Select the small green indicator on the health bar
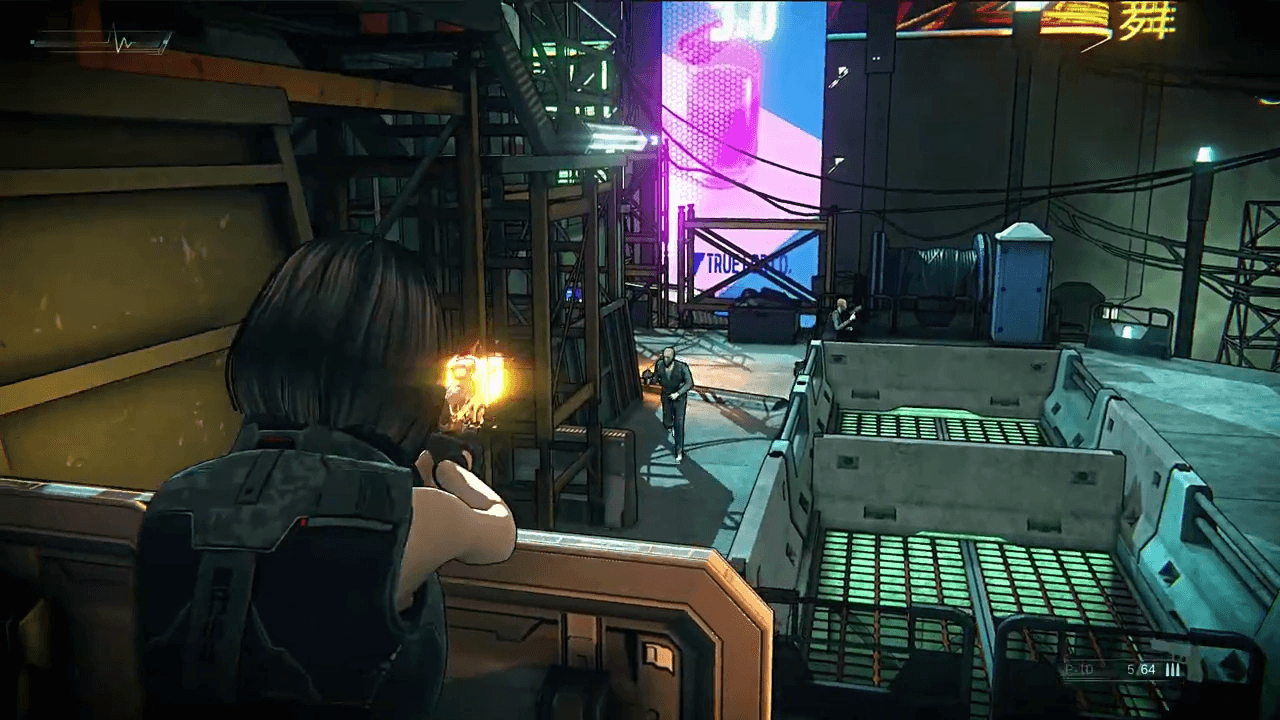The image size is (1280, 720). coord(32,41)
